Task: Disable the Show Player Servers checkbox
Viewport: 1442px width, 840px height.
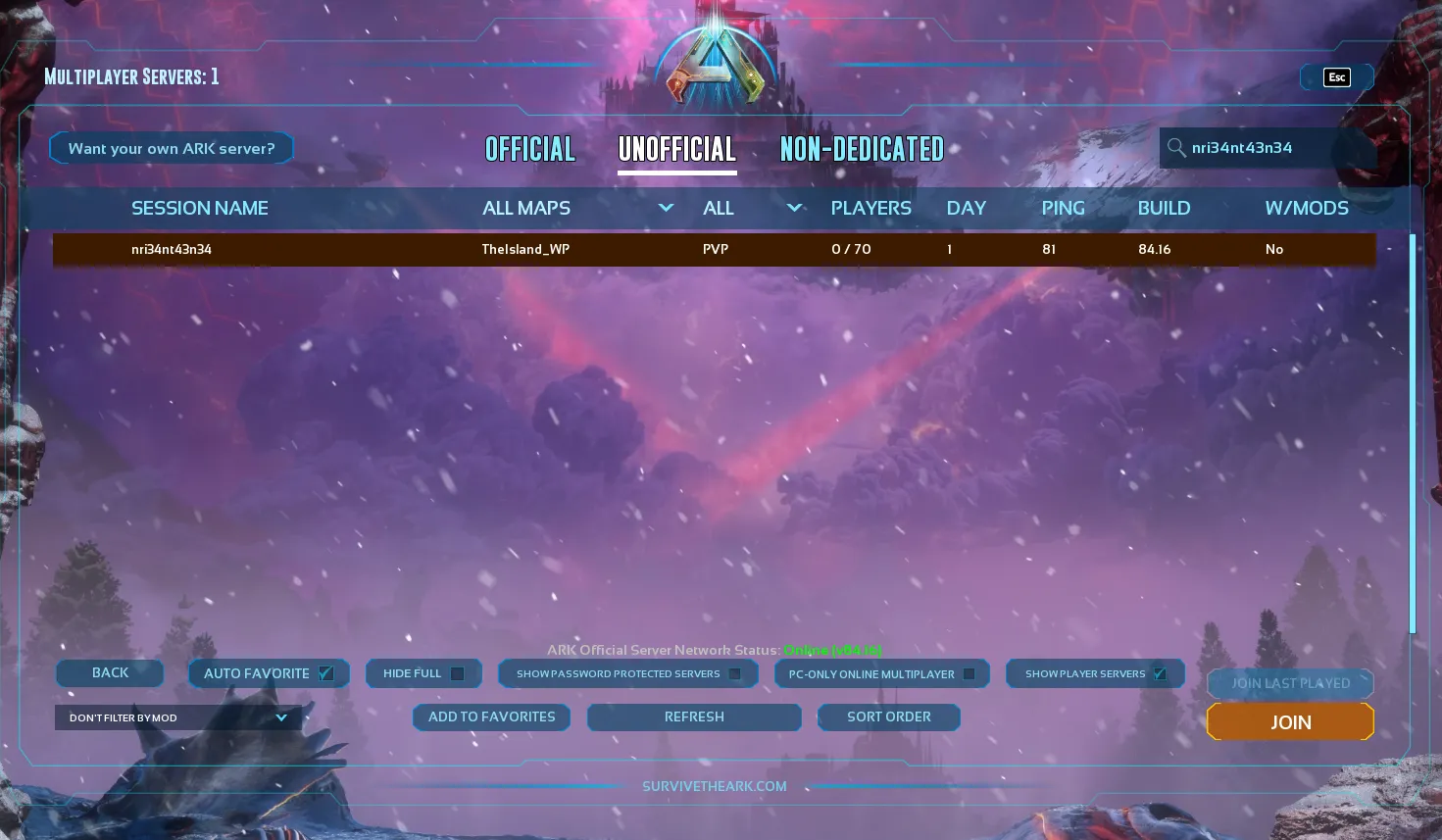Action: click(1159, 673)
